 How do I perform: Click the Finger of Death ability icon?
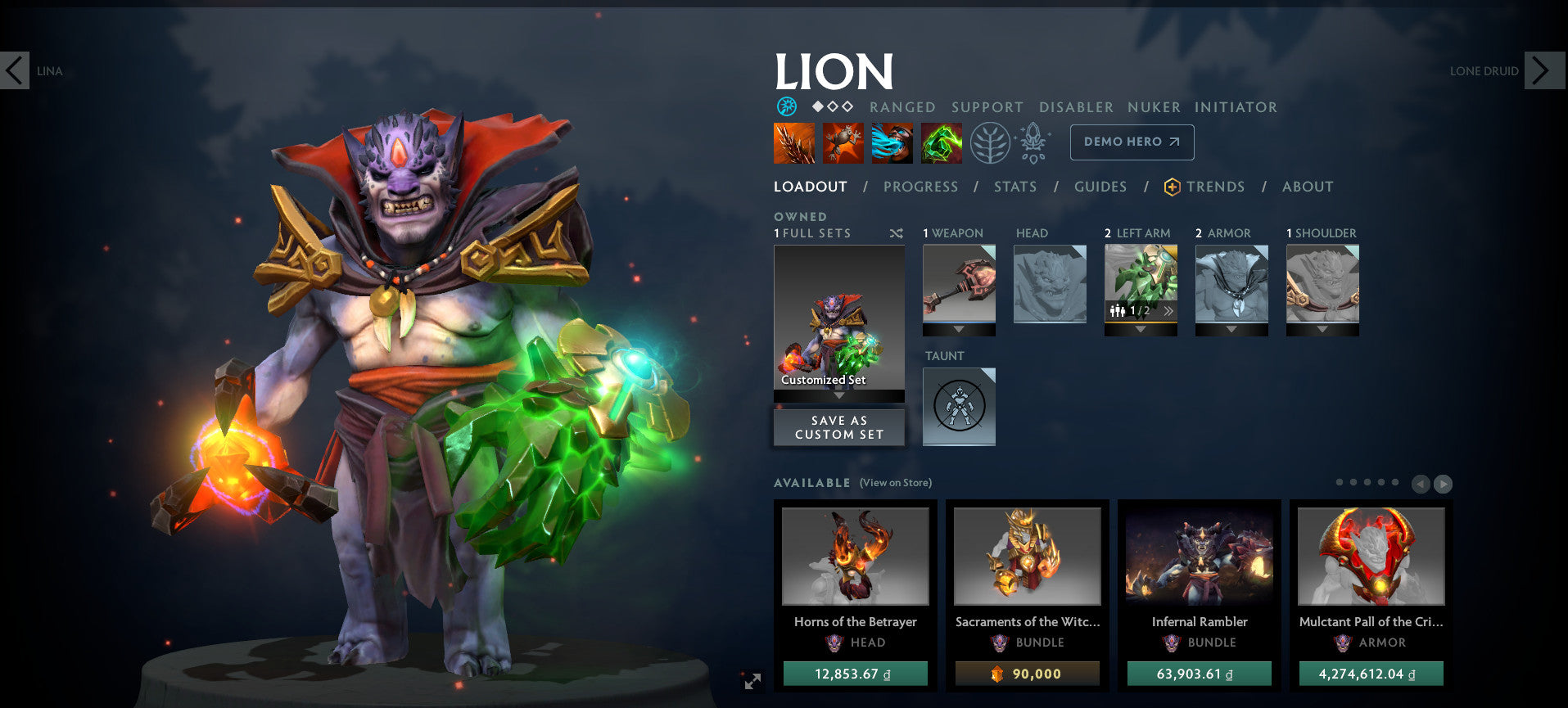(942, 142)
